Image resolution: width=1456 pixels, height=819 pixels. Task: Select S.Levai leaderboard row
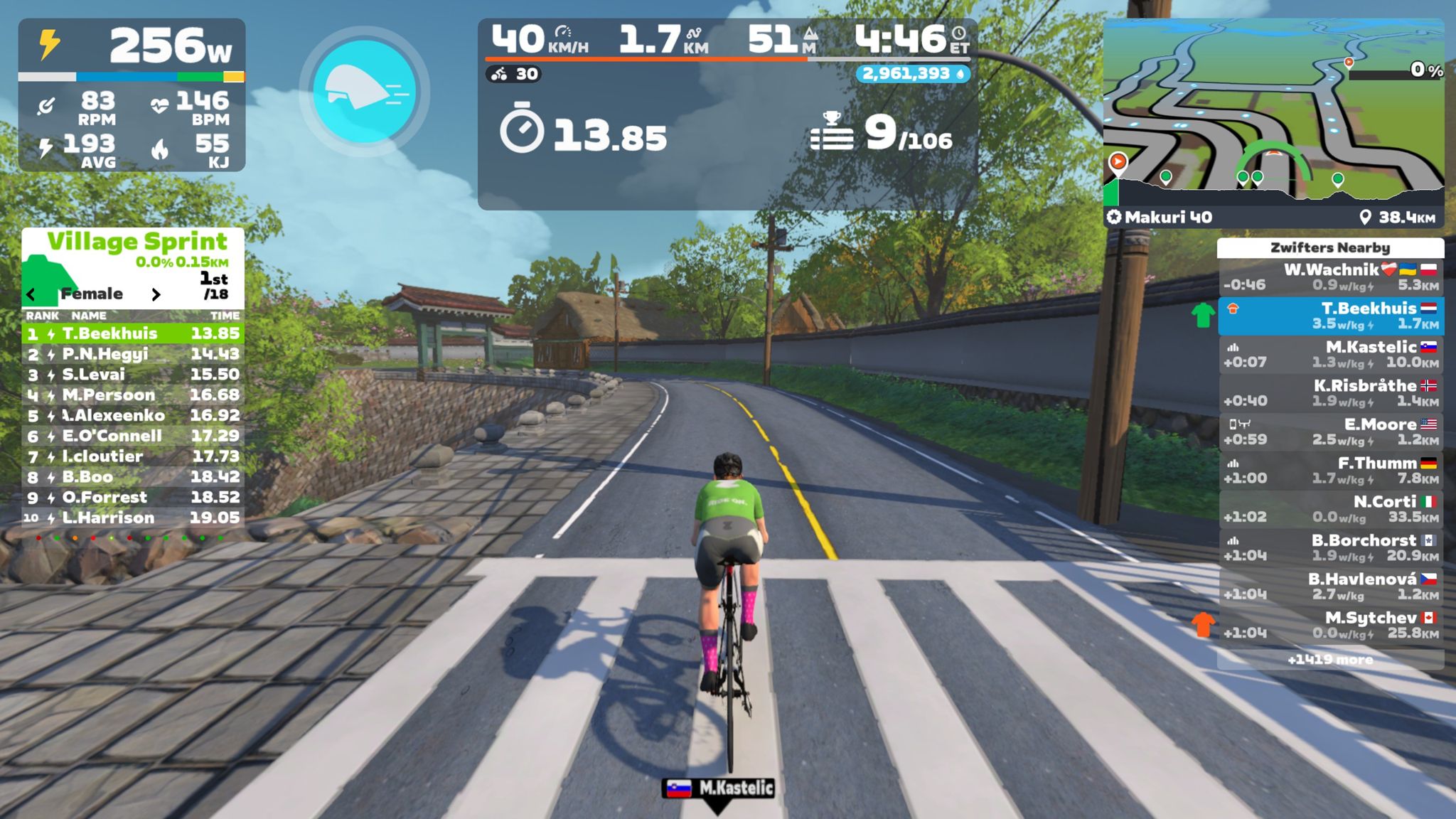point(133,375)
